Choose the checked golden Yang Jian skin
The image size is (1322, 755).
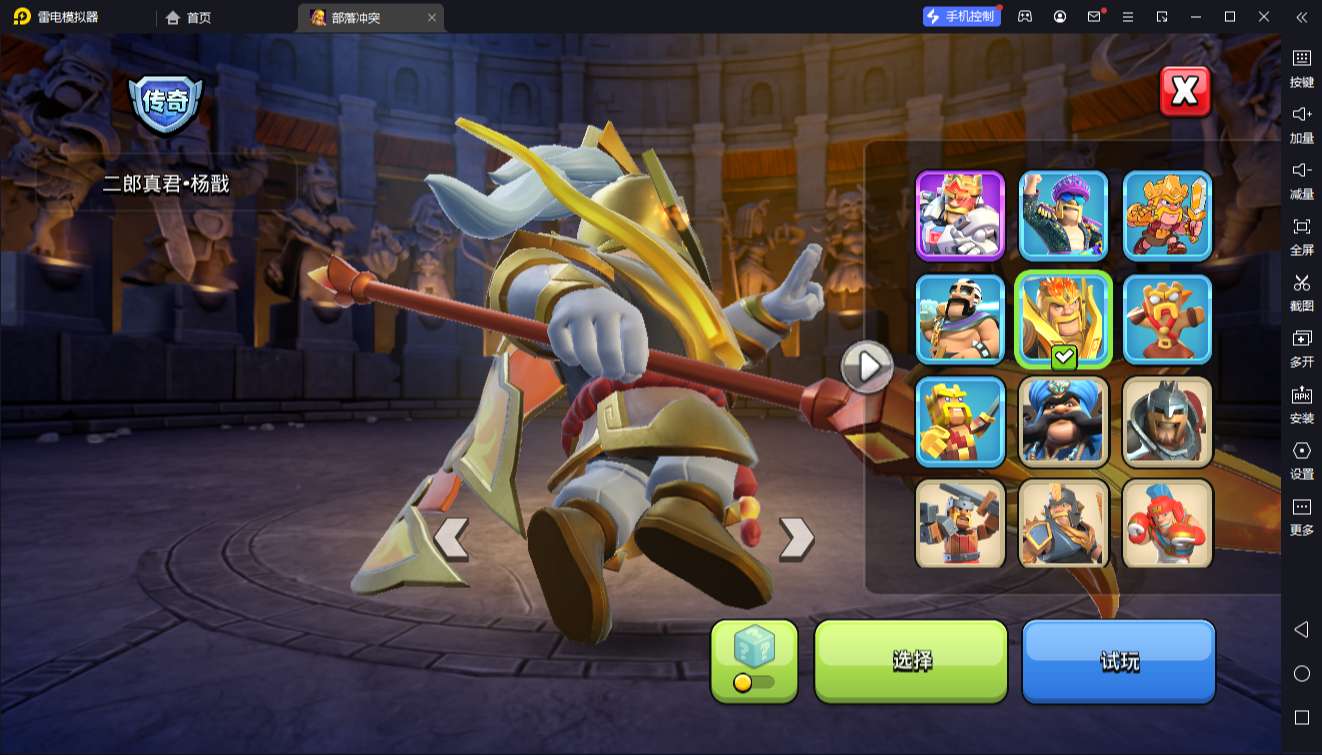pos(1064,319)
